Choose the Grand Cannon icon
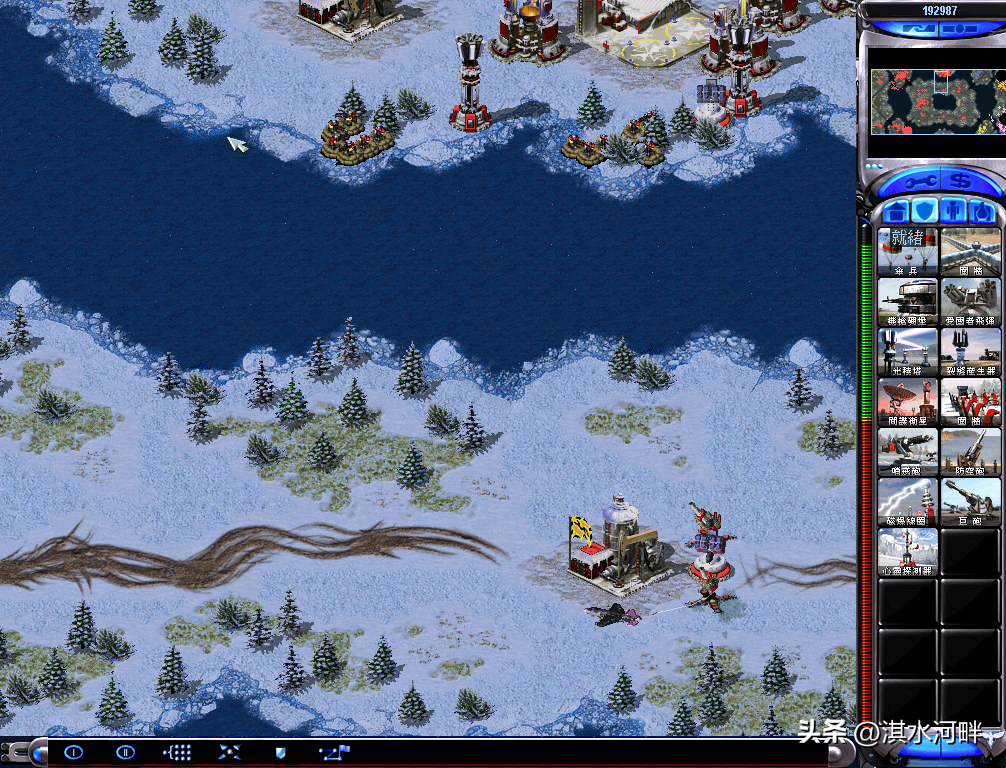The height and width of the screenshot is (768, 1006). click(x=970, y=501)
